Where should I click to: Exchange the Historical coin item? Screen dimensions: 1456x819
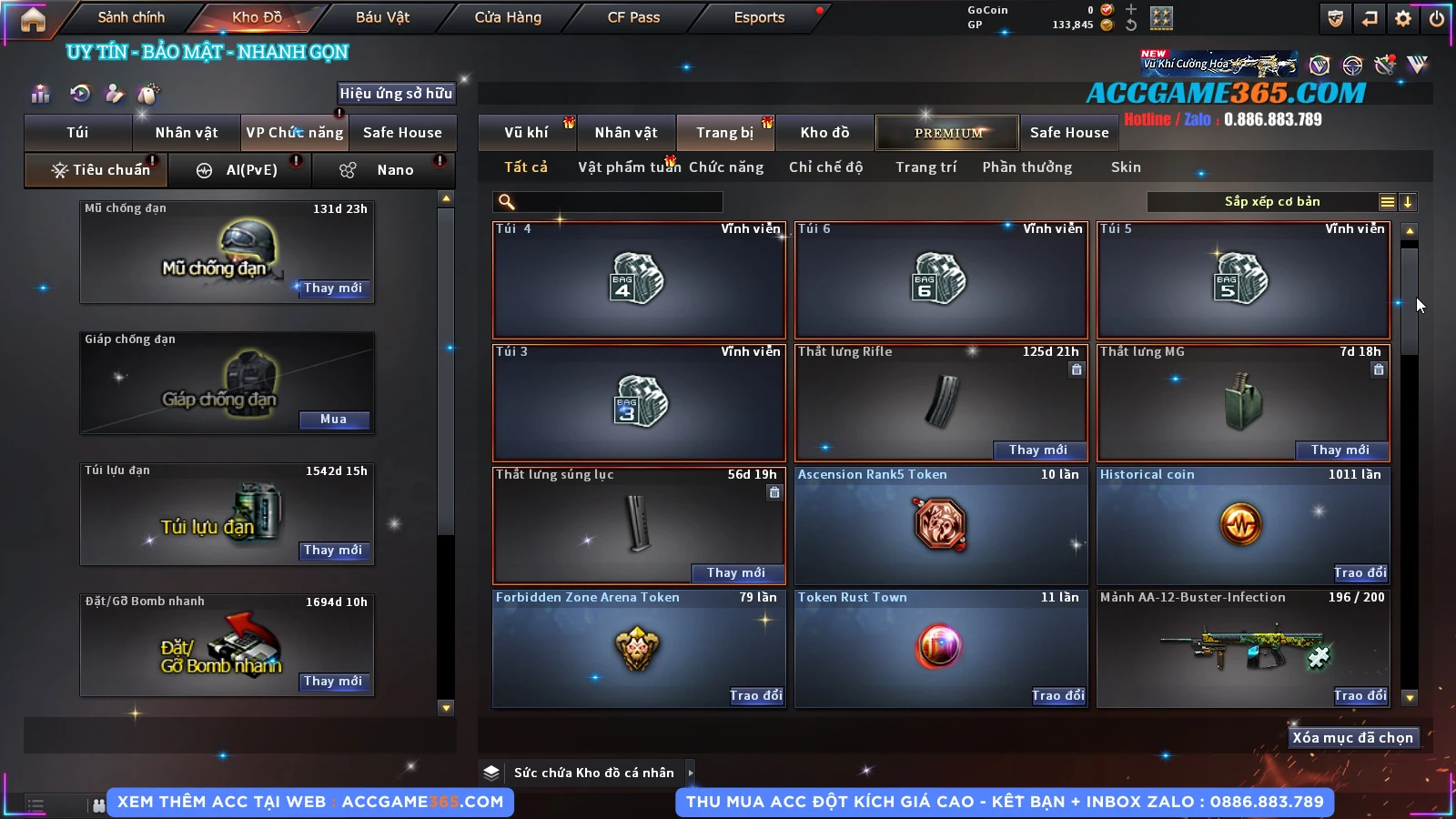[1360, 572]
